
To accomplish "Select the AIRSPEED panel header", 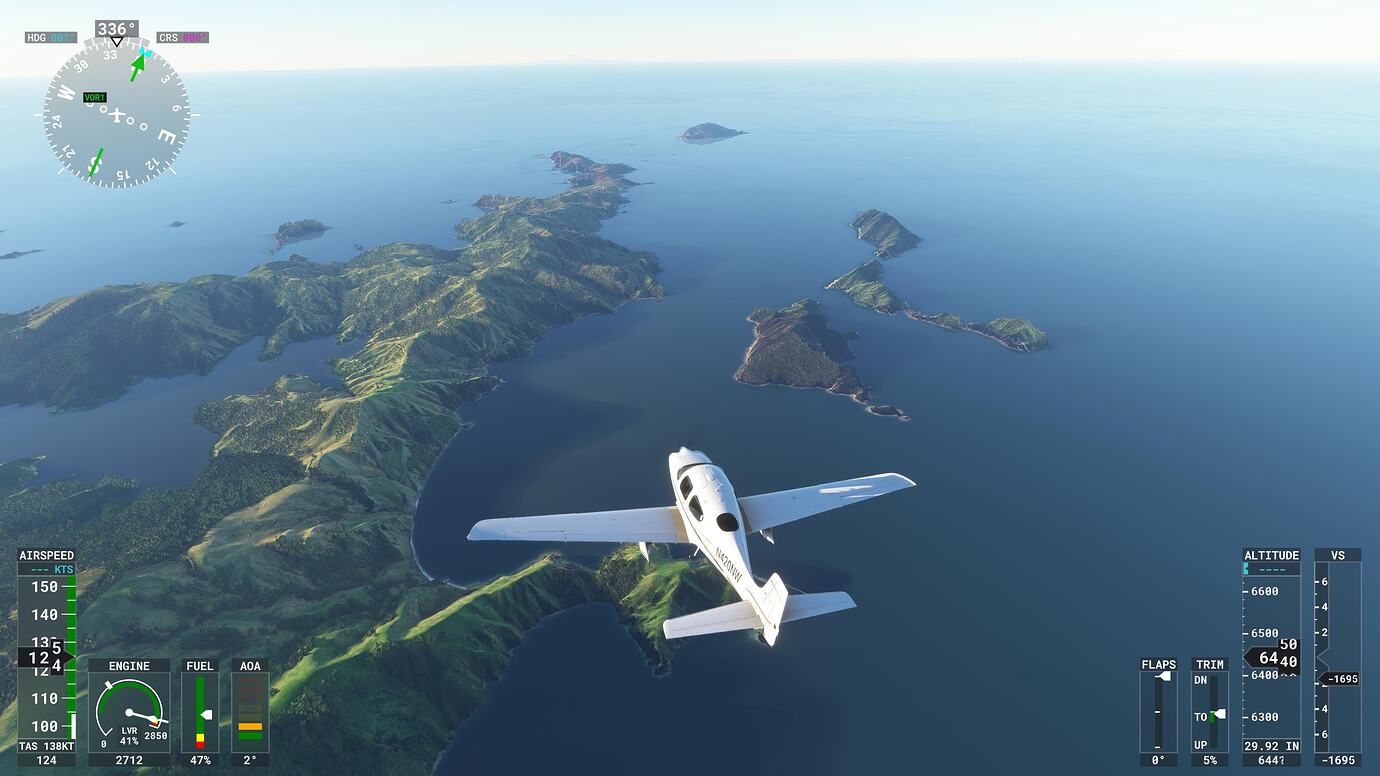I will [x=48, y=554].
